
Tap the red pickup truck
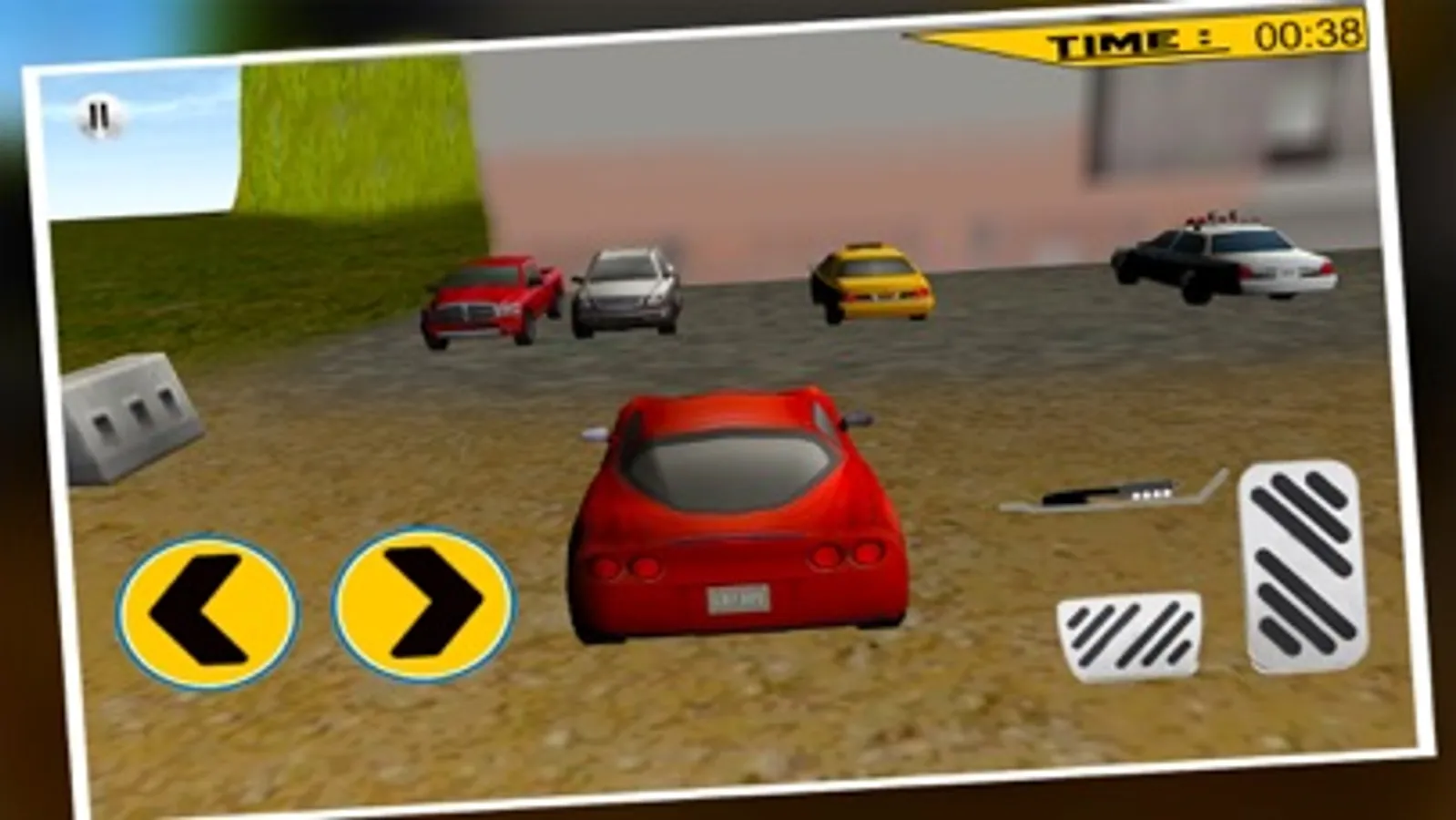click(x=492, y=301)
